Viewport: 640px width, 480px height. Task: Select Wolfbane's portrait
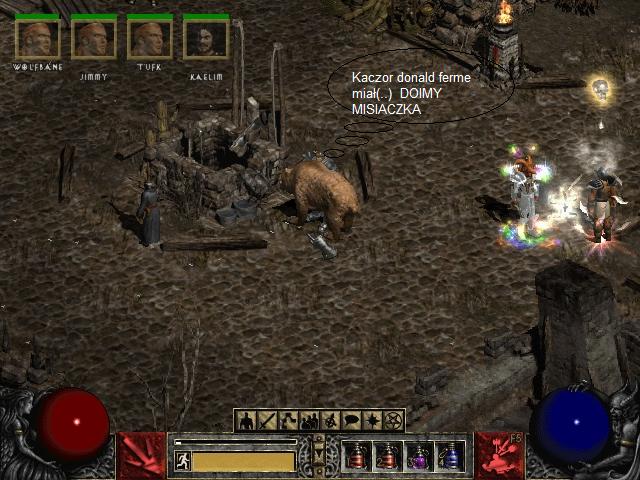[37, 40]
